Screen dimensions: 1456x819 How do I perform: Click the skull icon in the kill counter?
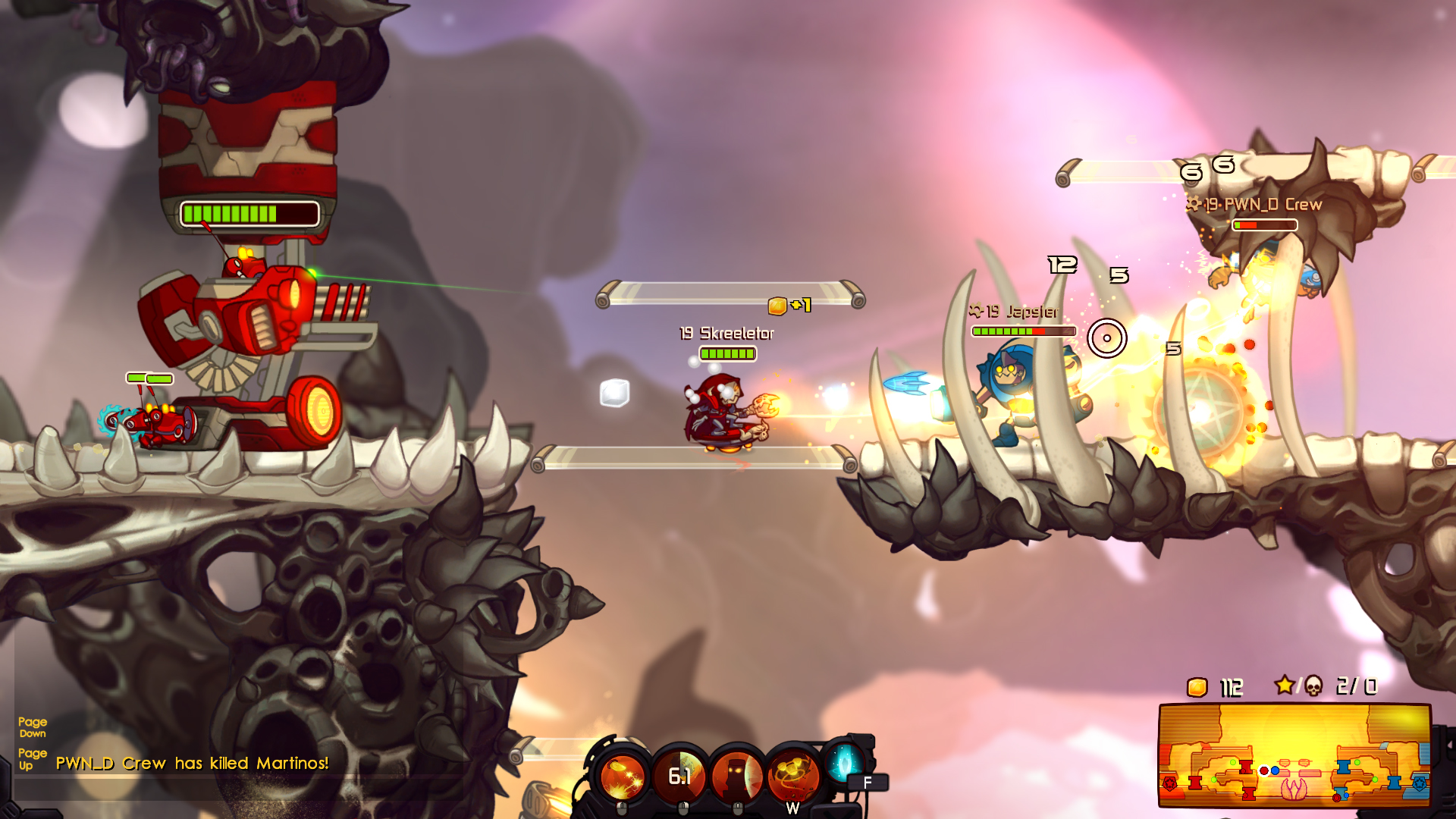pos(1313,685)
